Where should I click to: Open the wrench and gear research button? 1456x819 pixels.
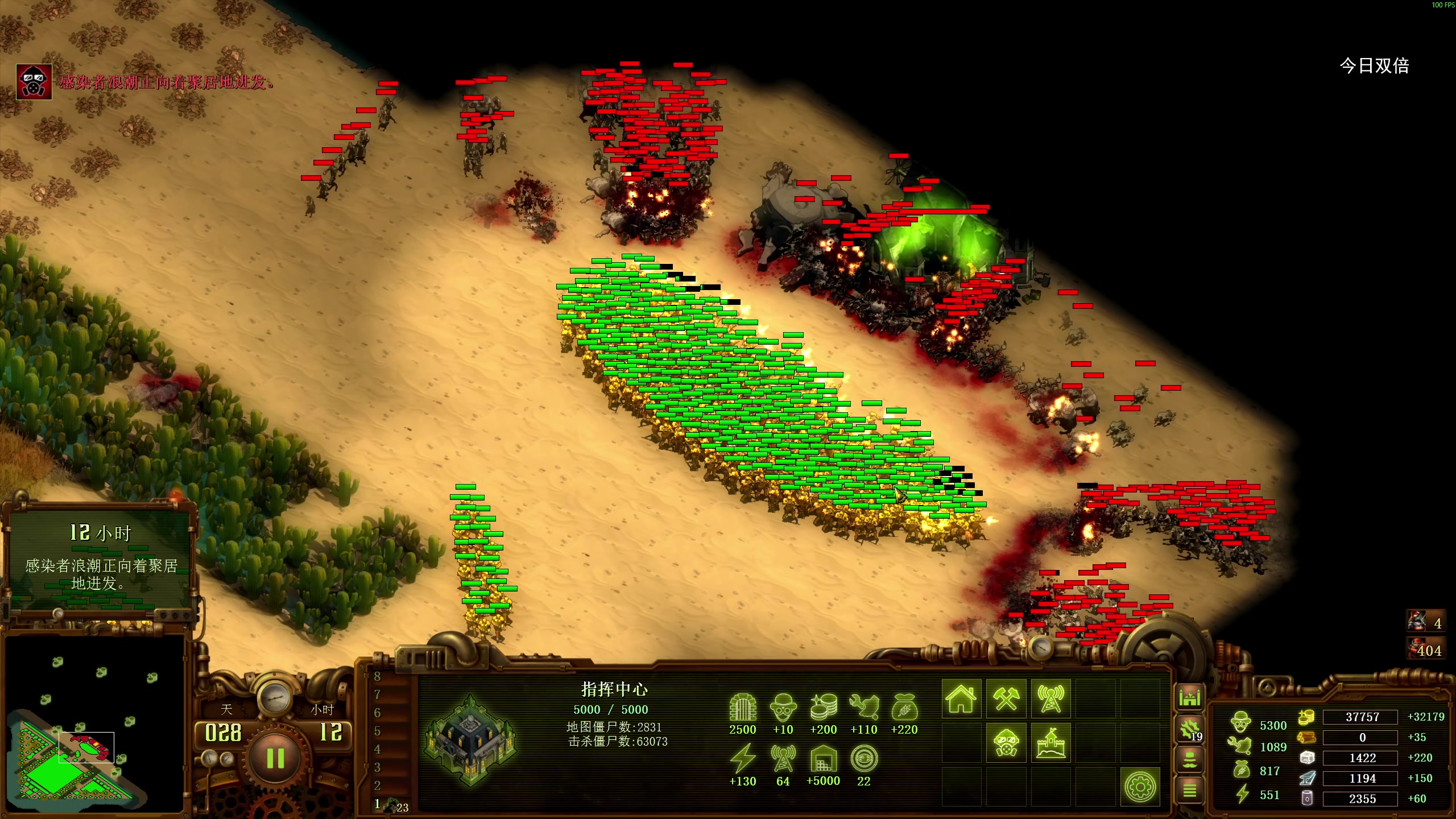pyautogui.click(x=1189, y=729)
